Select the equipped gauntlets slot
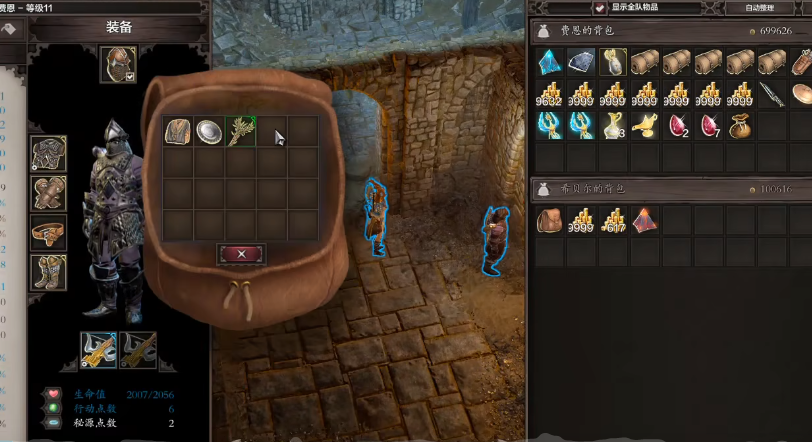 coord(48,192)
